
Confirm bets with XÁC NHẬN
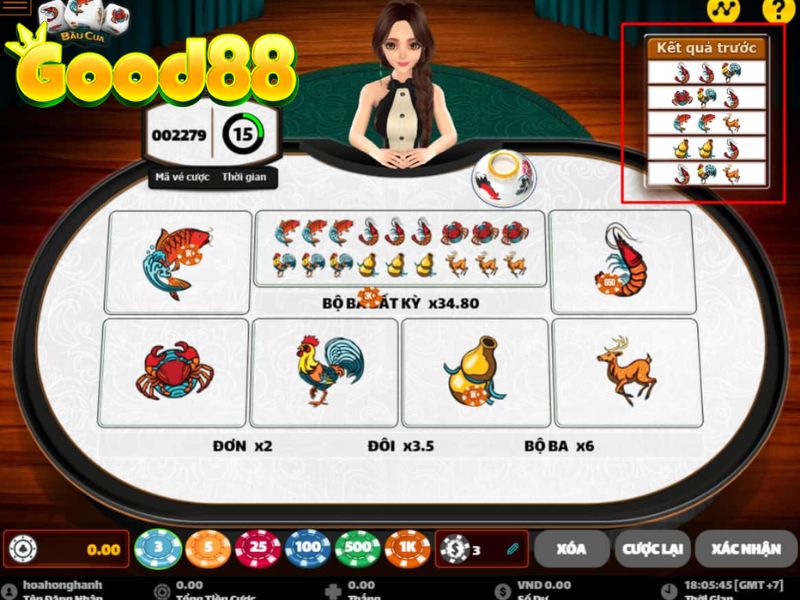tap(745, 548)
